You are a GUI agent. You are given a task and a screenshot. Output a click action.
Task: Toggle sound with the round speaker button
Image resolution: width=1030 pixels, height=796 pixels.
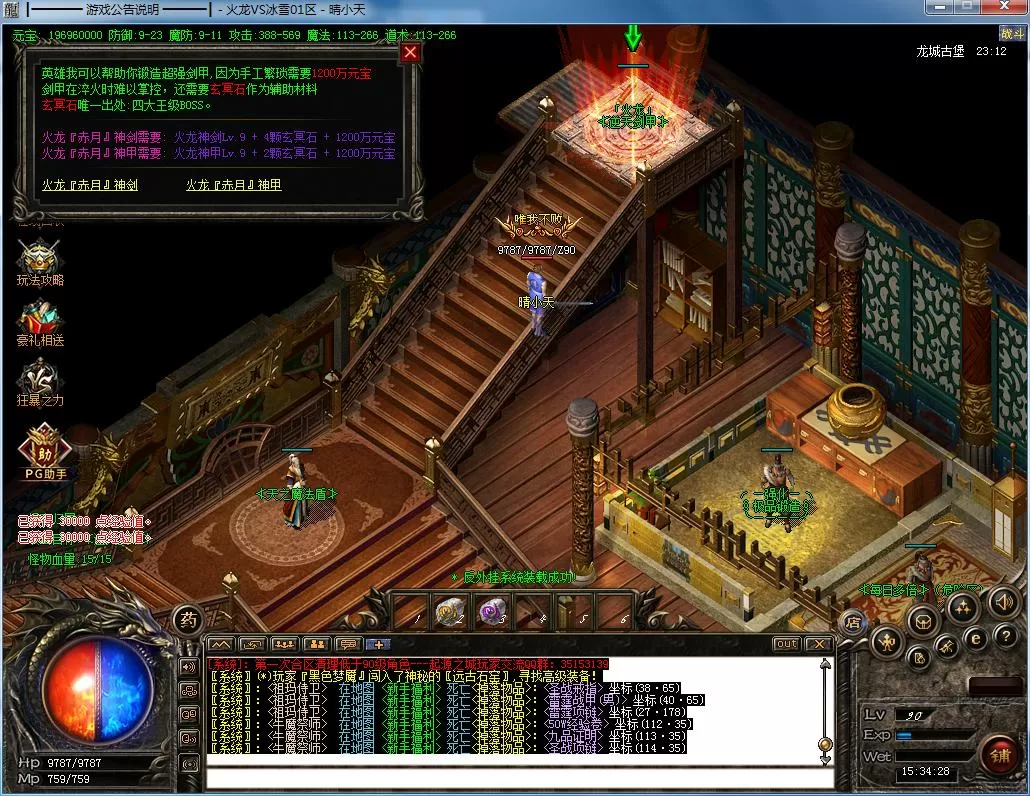(x=1003, y=602)
